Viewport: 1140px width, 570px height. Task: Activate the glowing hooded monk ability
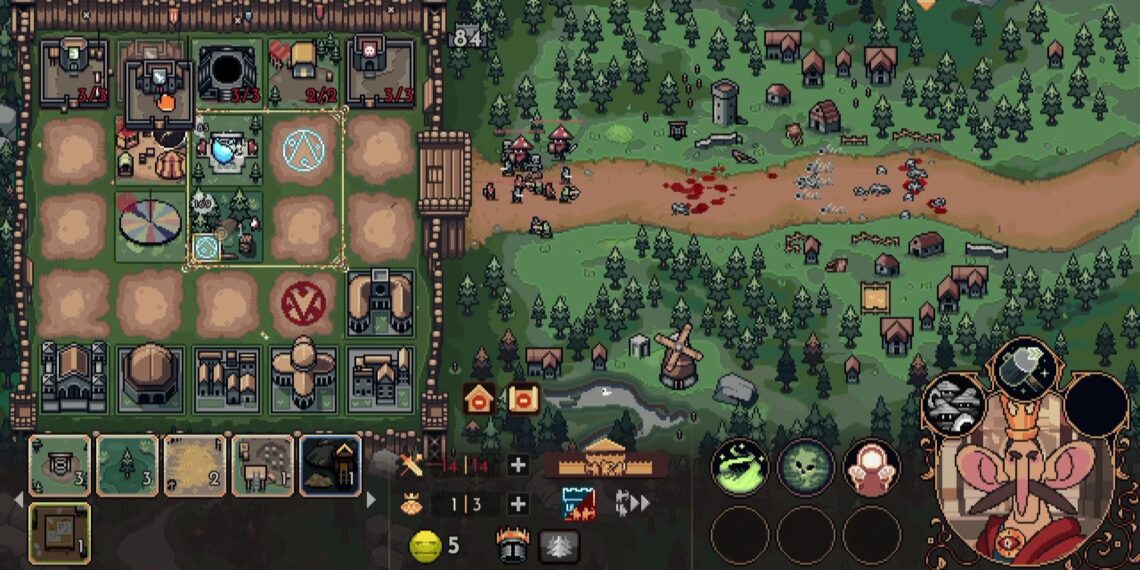[x=872, y=468]
